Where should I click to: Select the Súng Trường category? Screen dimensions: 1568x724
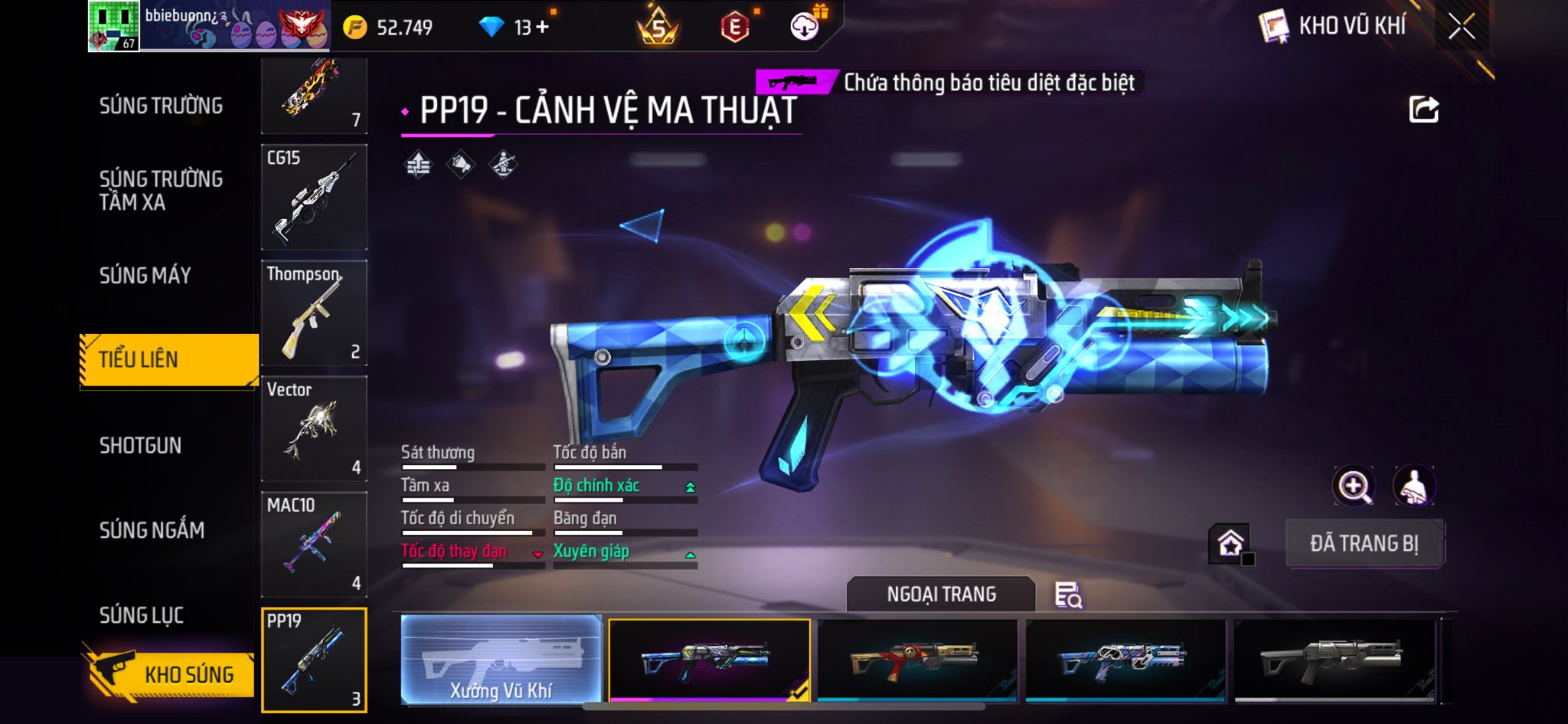tap(161, 106)
